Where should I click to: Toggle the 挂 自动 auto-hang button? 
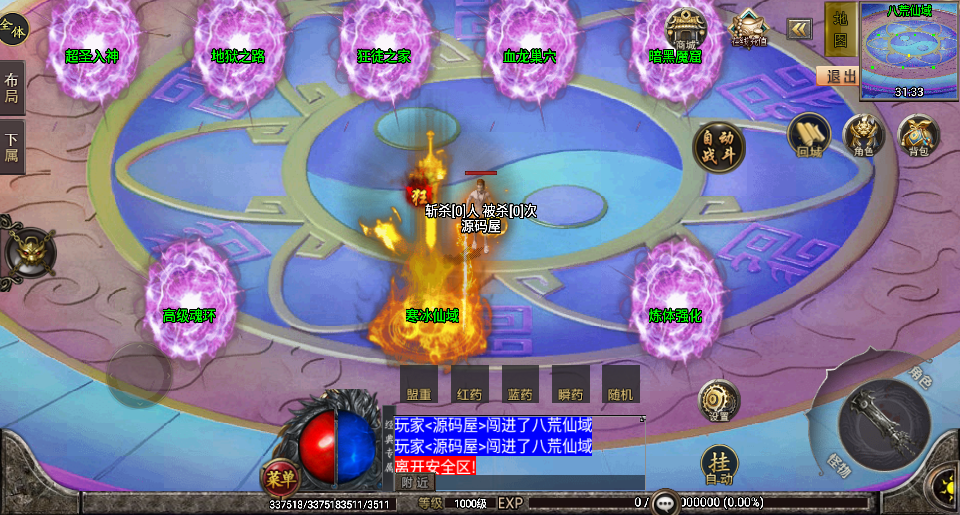tap(719, 465)
